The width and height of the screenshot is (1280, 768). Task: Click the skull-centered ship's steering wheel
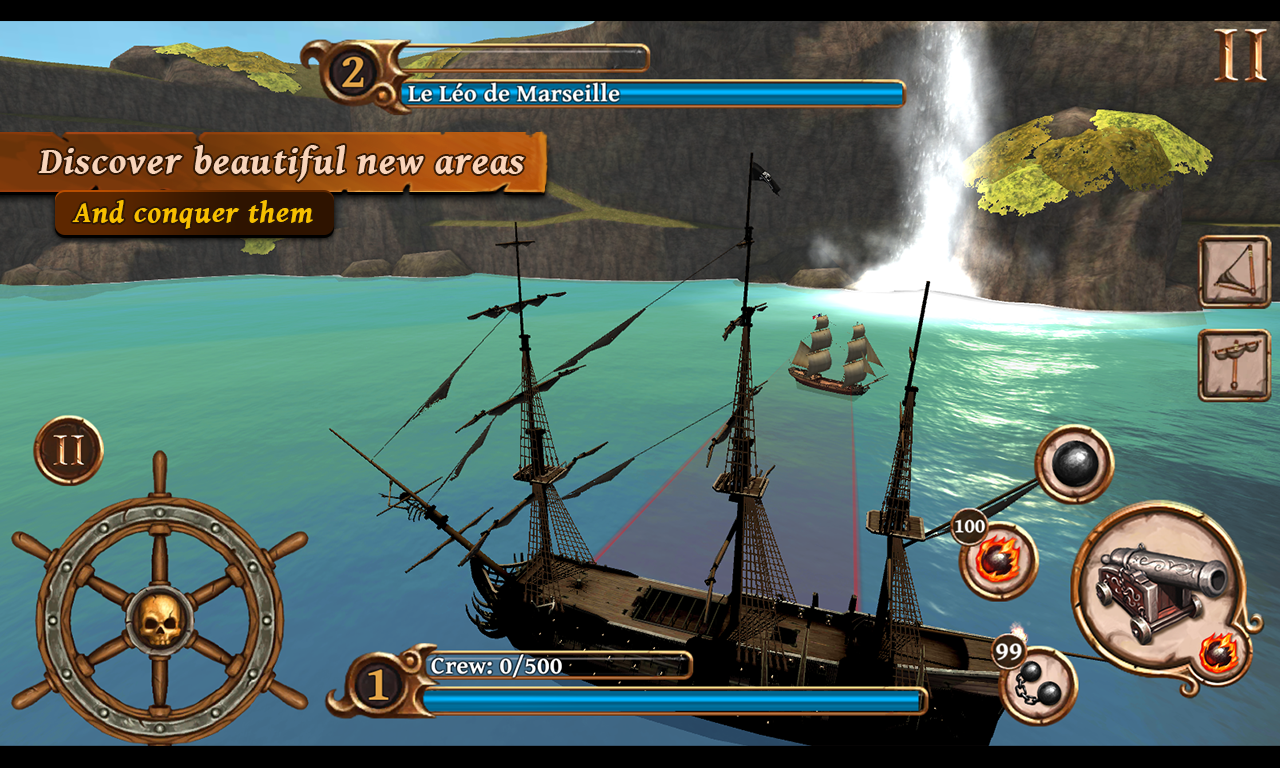[x=159, y=620]
